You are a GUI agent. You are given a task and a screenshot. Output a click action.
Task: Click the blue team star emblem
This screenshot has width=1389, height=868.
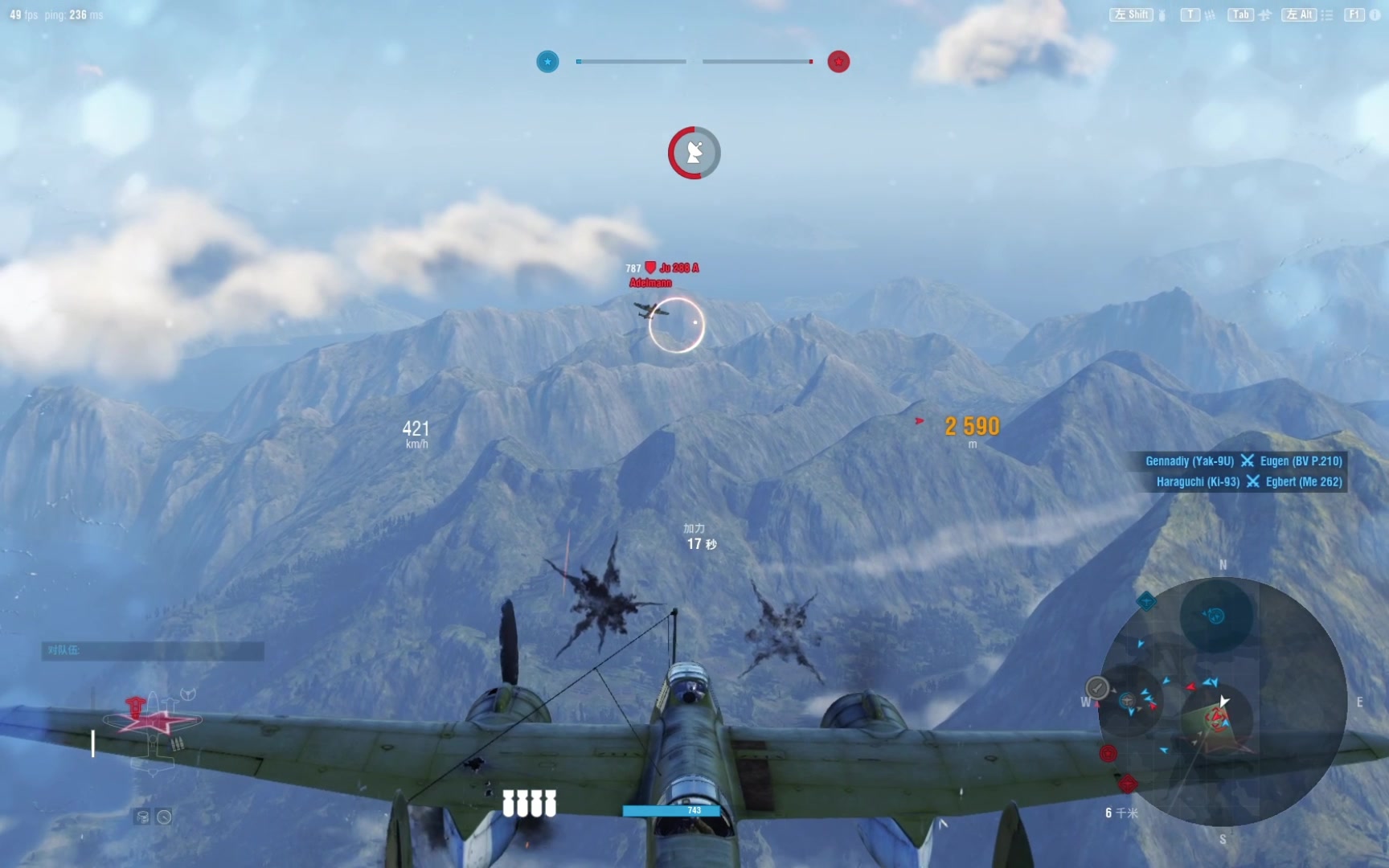pos(547,62)
